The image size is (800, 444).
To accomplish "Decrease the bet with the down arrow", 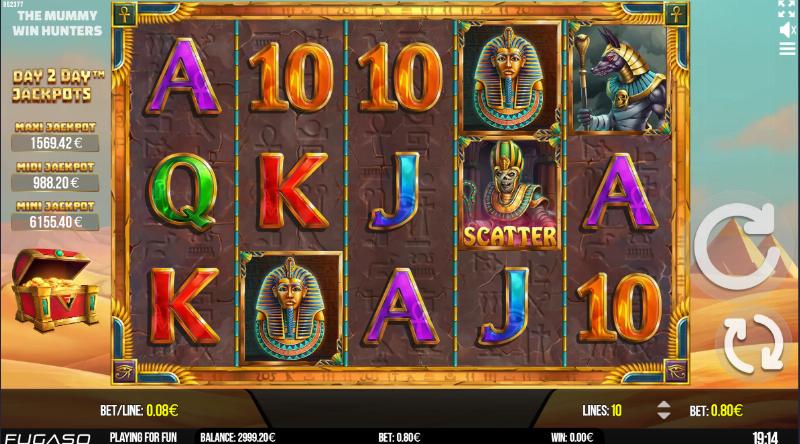I will point(662,415).
